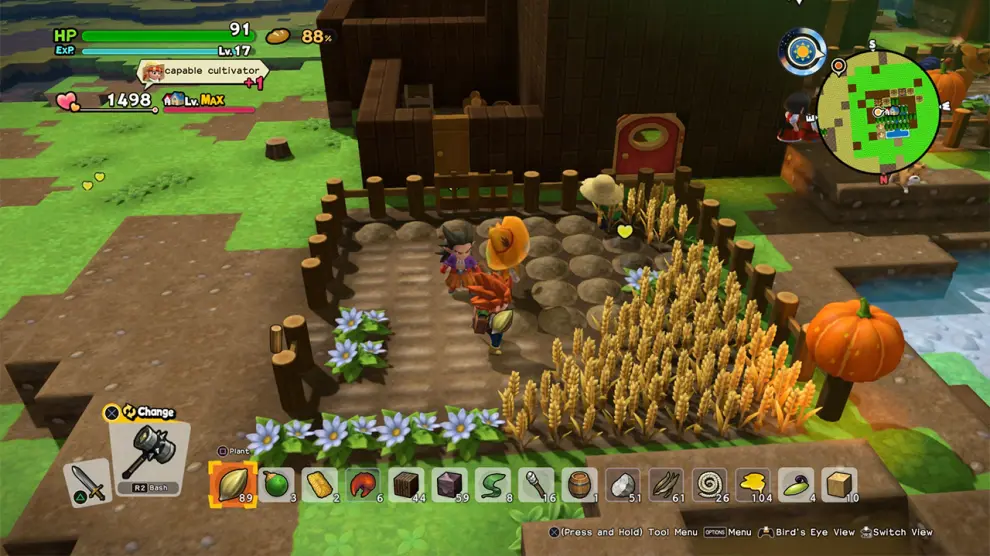Open the capable cultivator notification

(202, 72)
